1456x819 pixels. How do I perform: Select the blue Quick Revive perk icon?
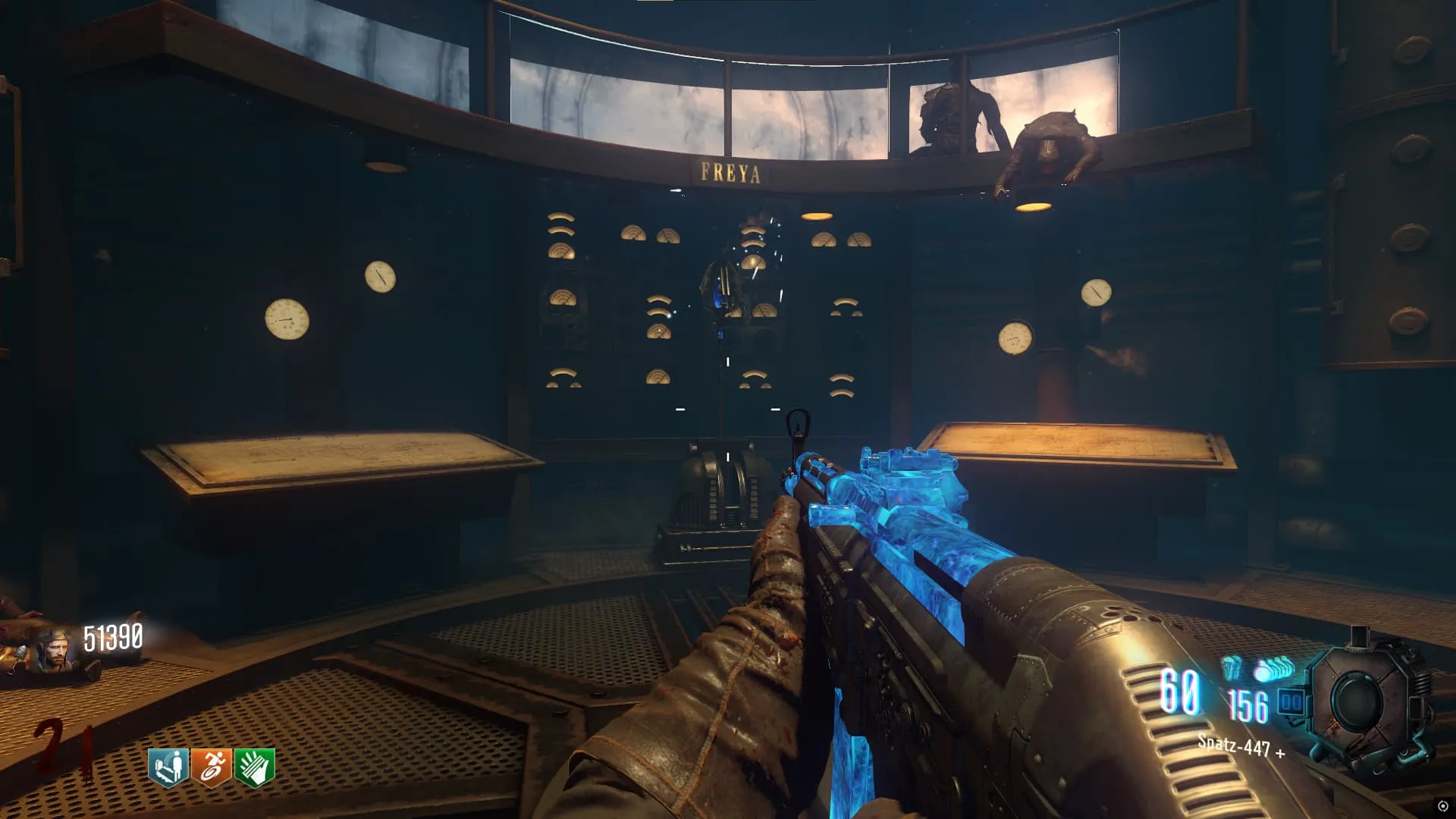click(168, 767)
